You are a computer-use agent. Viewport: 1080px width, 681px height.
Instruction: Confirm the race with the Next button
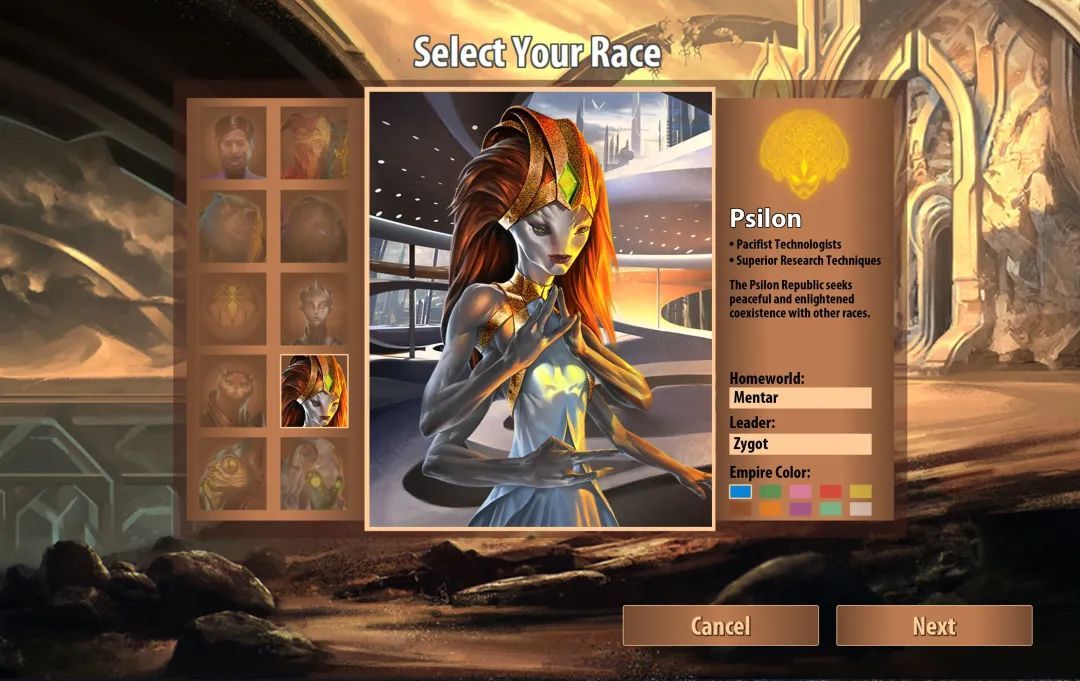(x=934, y=626)
